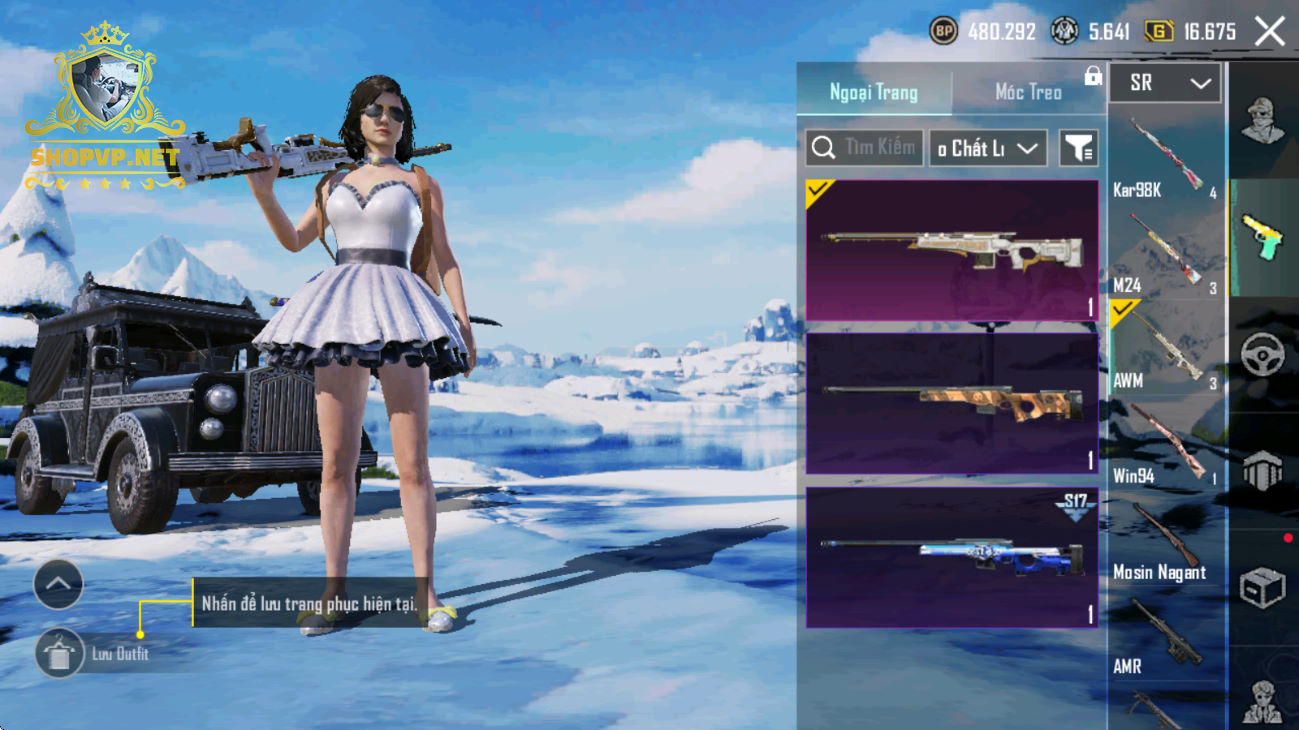Open the vehicle skins steering wheel category
The width and height of the screenshot is (1299, 730).
pos(1262,355)
